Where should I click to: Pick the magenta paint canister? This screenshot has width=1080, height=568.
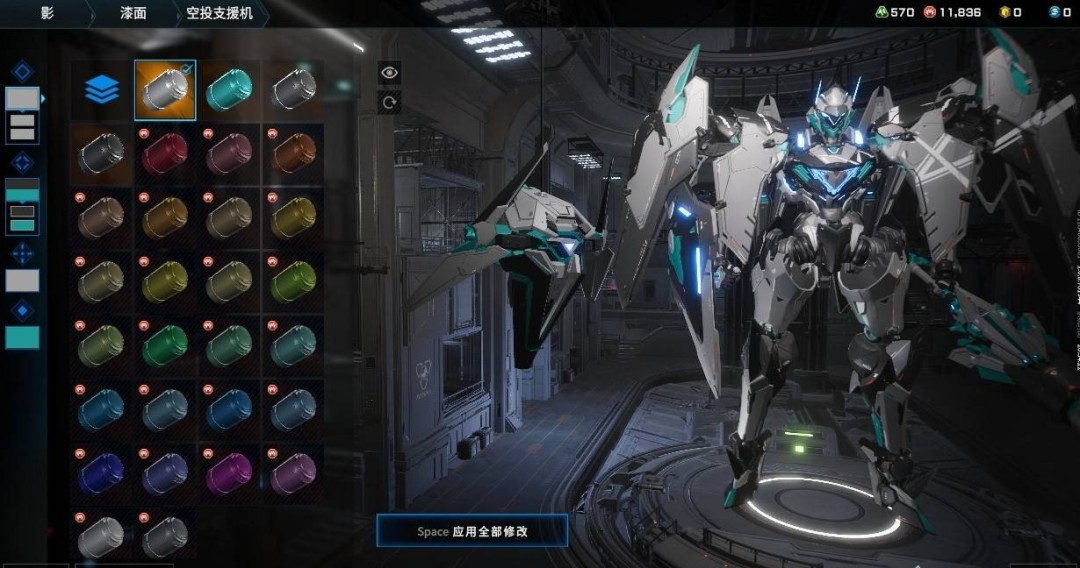pos(229,473)
